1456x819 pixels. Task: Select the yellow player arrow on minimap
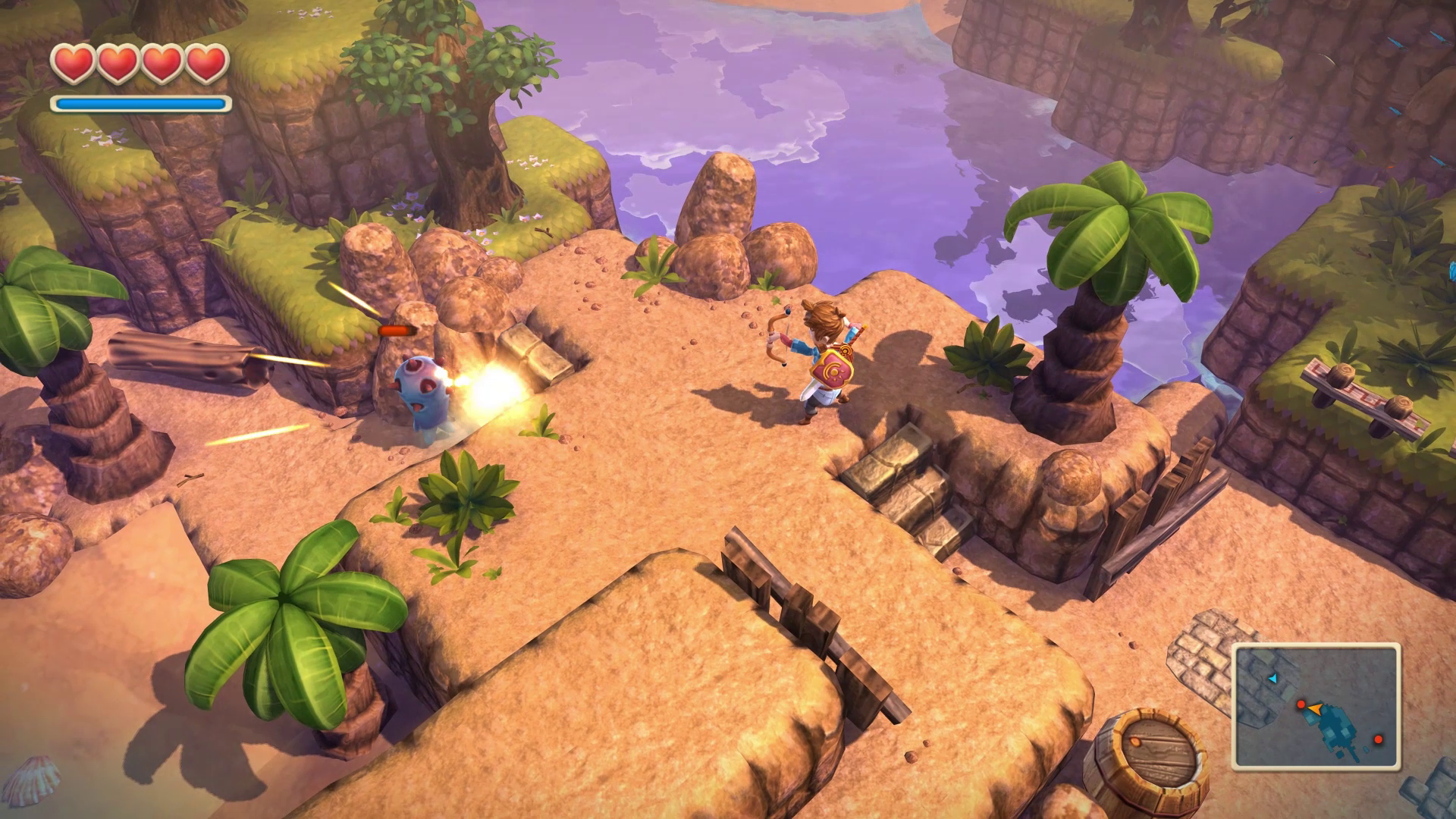(x=1316, y=710)
